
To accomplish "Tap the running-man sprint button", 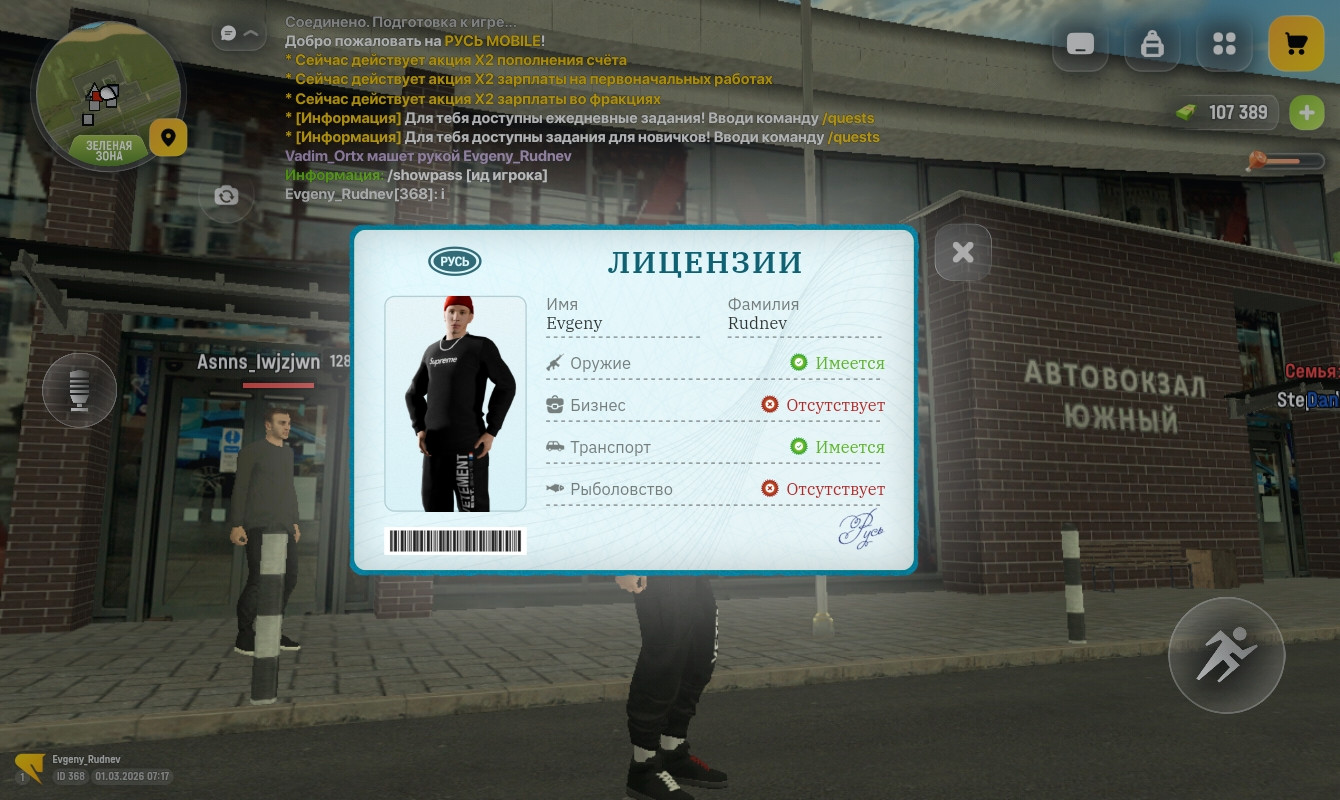I will (x=1226, y=655).
